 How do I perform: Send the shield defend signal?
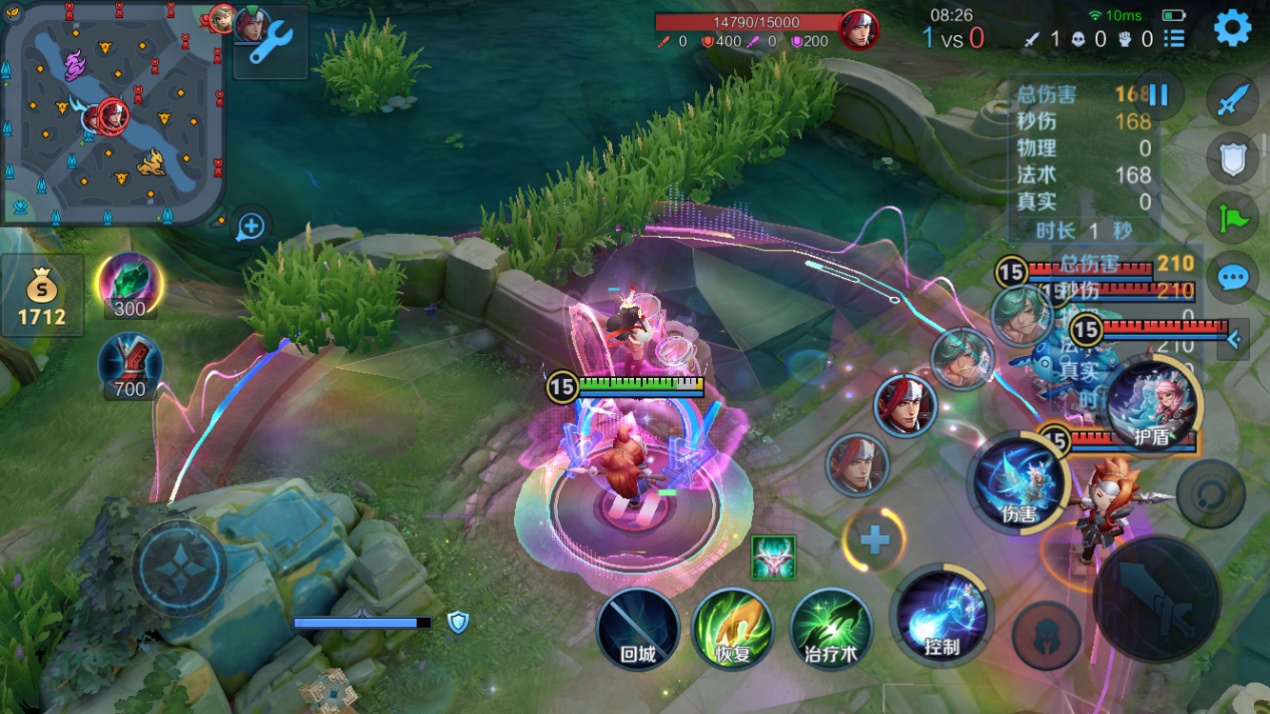tap(1232, 158)
